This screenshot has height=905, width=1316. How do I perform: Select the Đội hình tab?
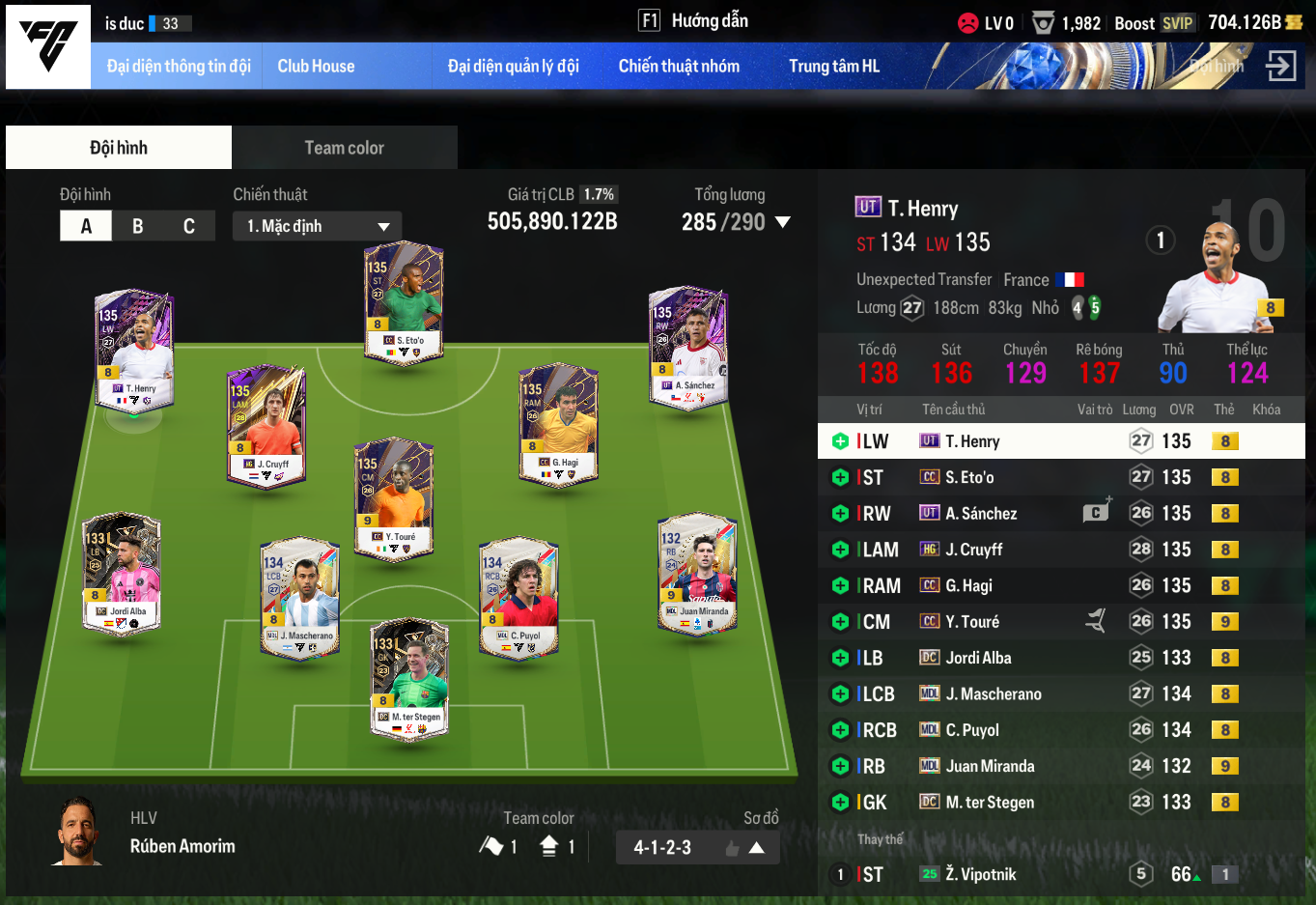tap(119, 148)
